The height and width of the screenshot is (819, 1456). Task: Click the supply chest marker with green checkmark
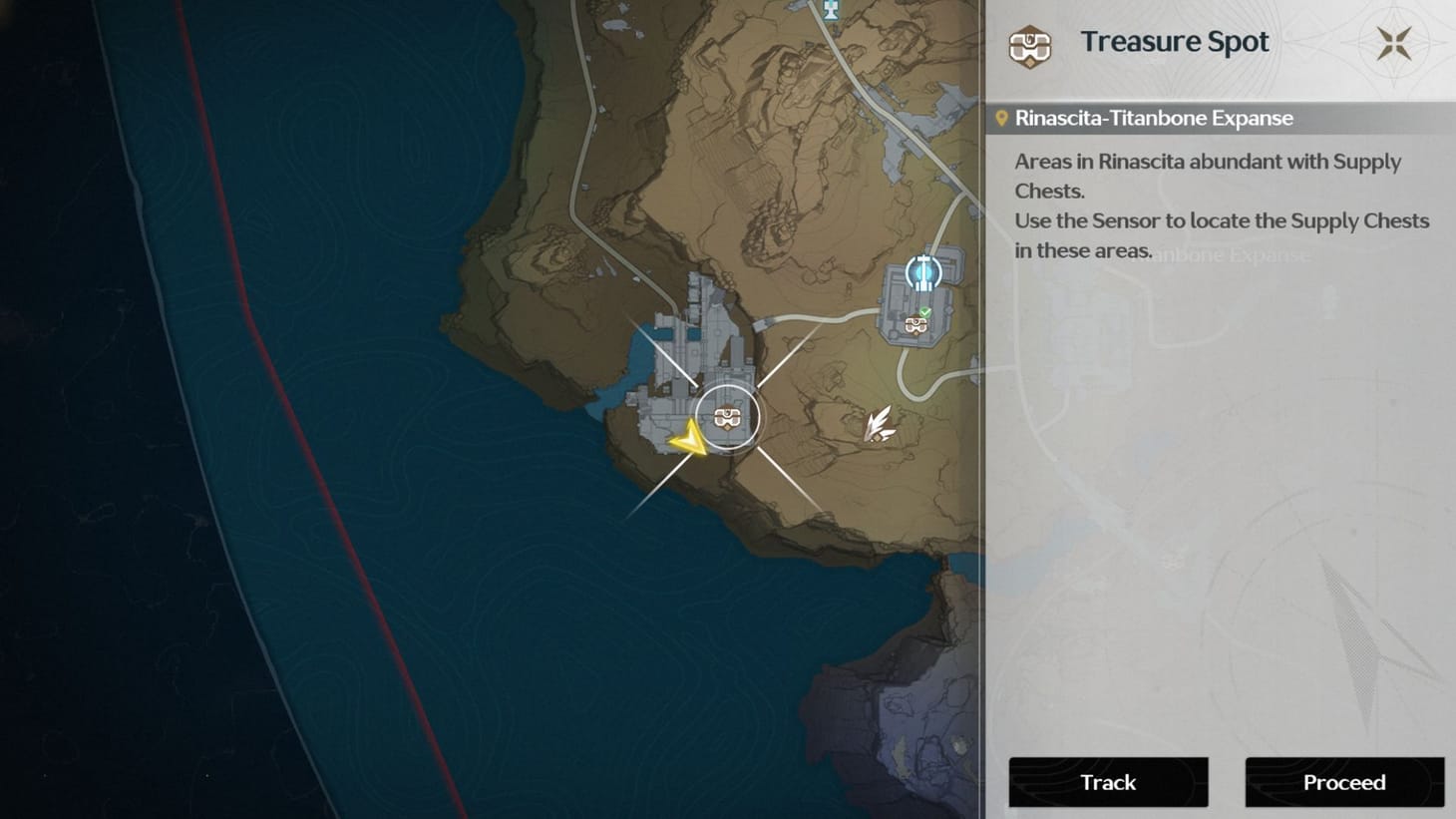click(916, 325)
